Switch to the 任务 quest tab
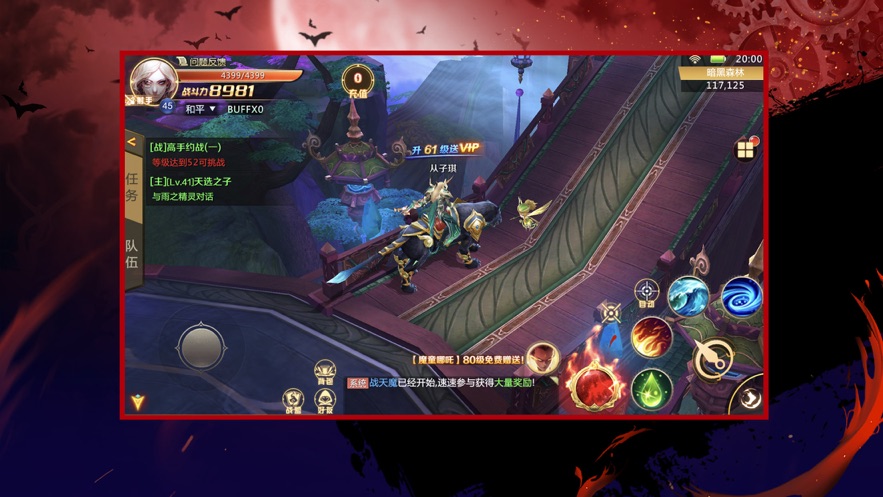Viewport: 883px width, 497px height. pos(132,187)
